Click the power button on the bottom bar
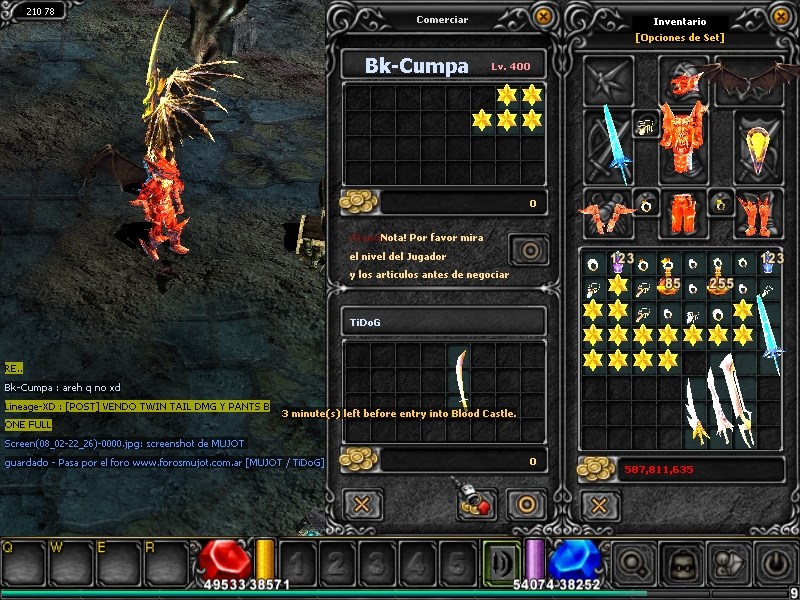 (x=776, y=563)
